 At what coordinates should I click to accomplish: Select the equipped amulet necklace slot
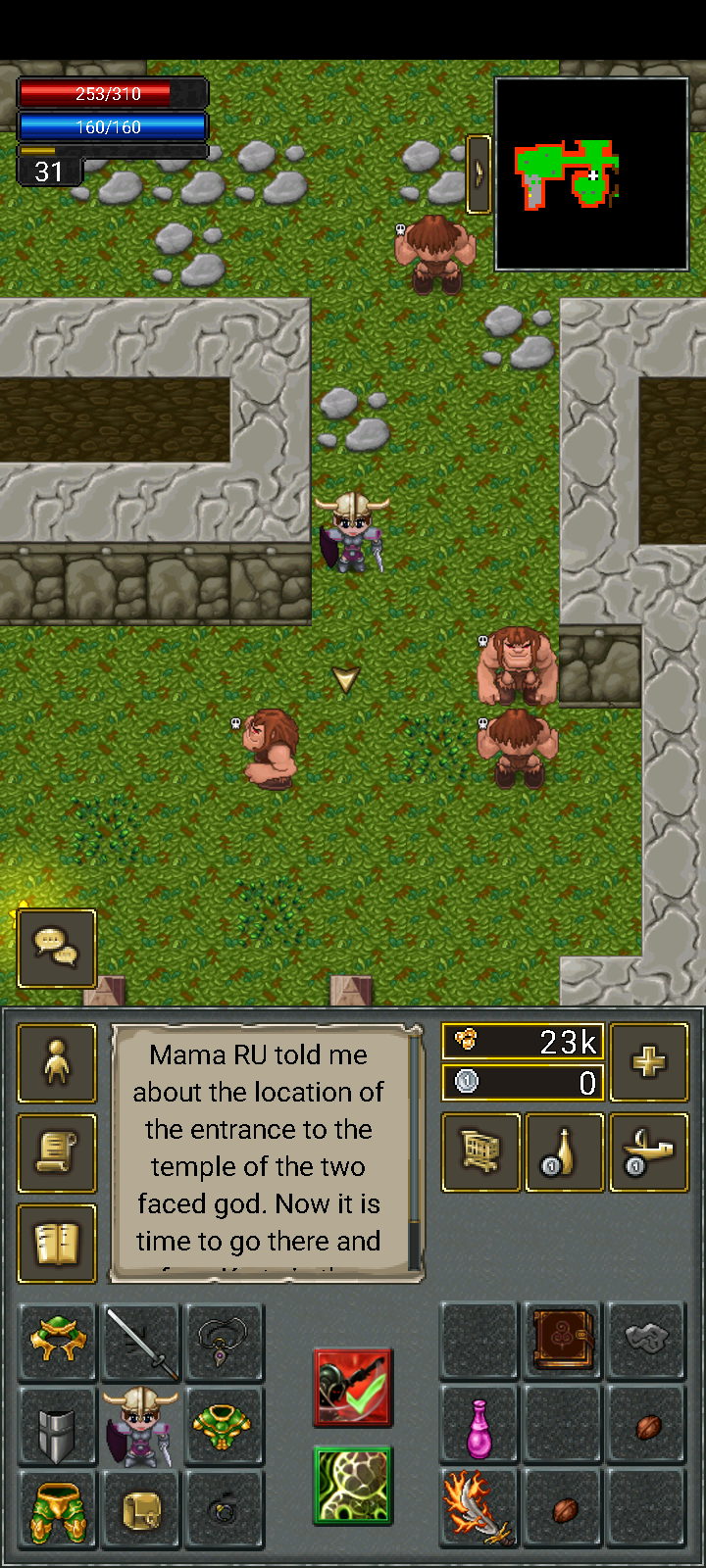(x=225, y=1343)
